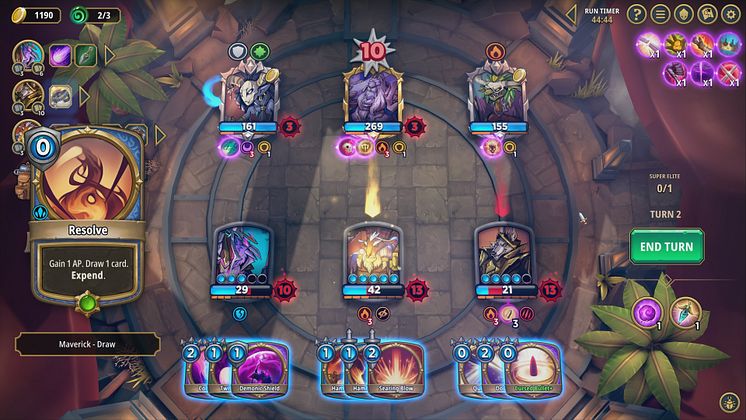Select the hero unit with 29 health

coord(241,256)
